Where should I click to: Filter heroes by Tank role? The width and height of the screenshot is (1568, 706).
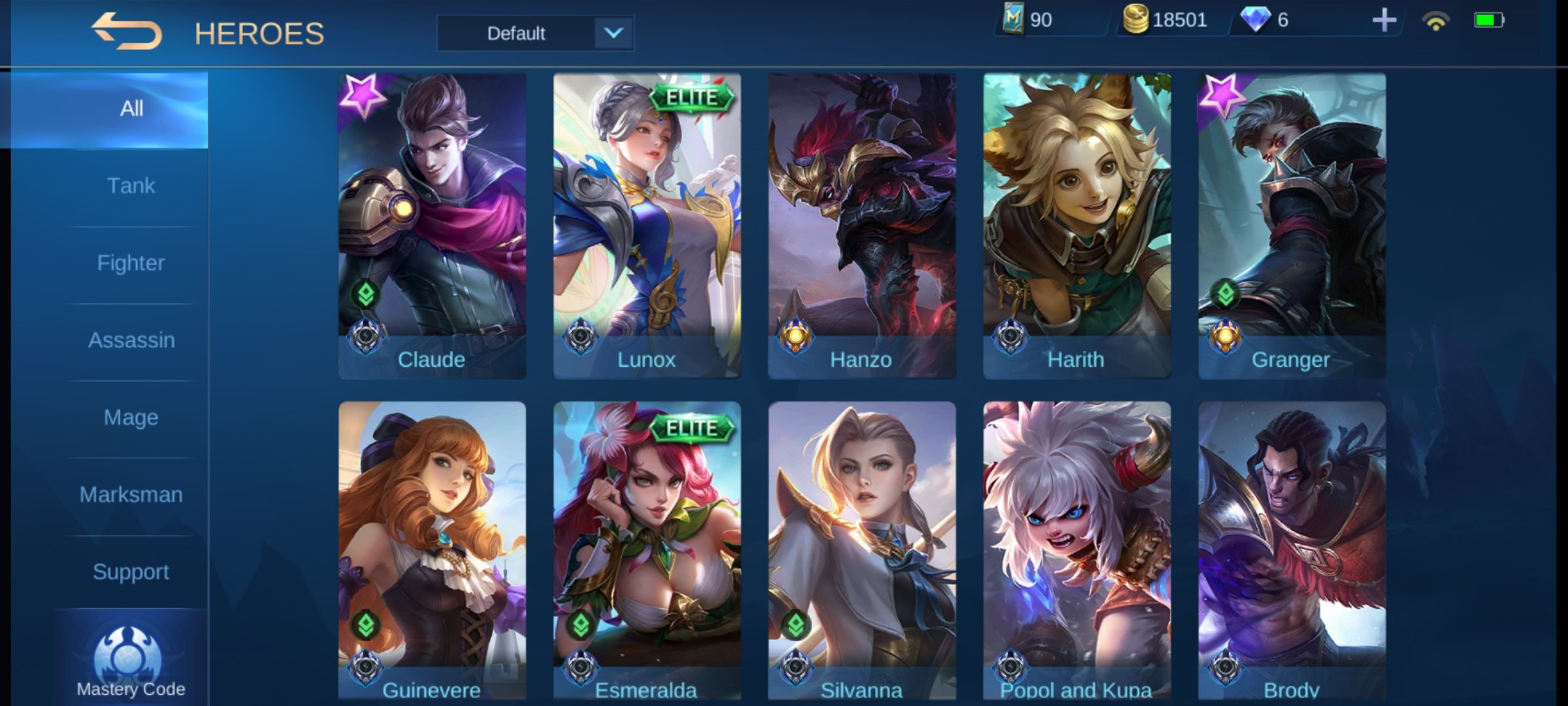pyautogui.click(x=131, y=186)
